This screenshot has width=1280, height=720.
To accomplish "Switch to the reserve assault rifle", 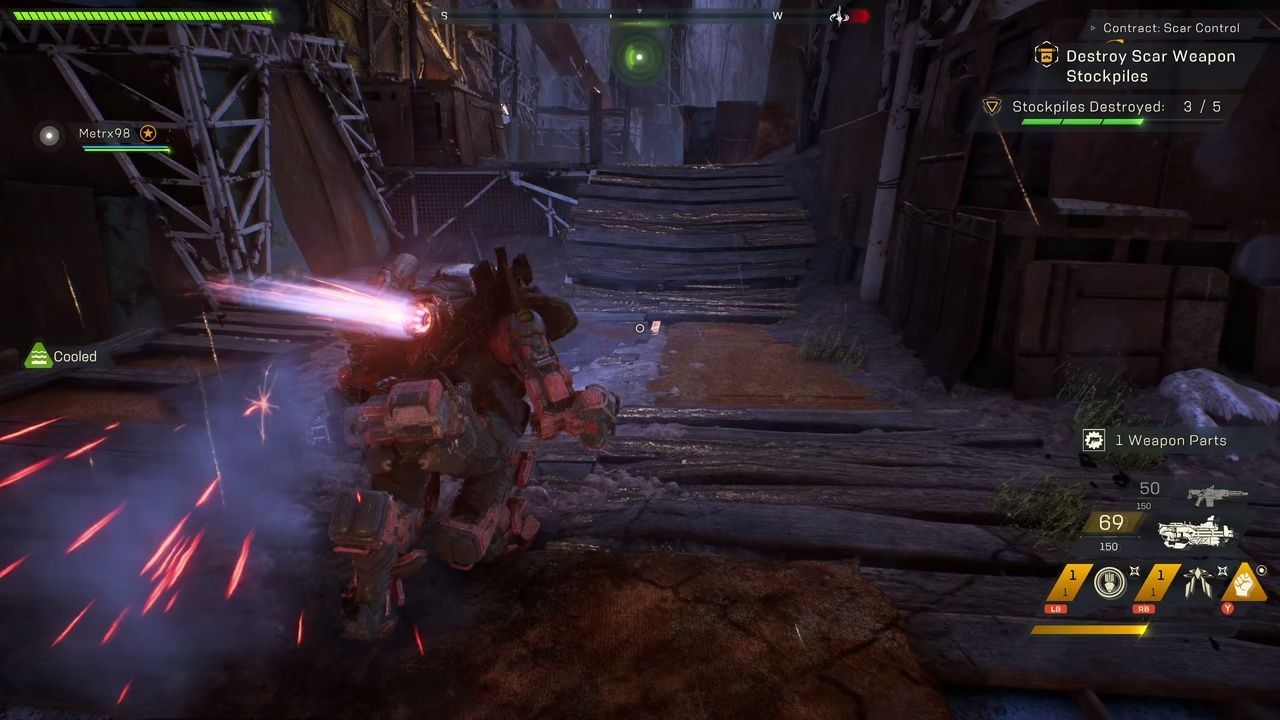I will coord(1217,494).
